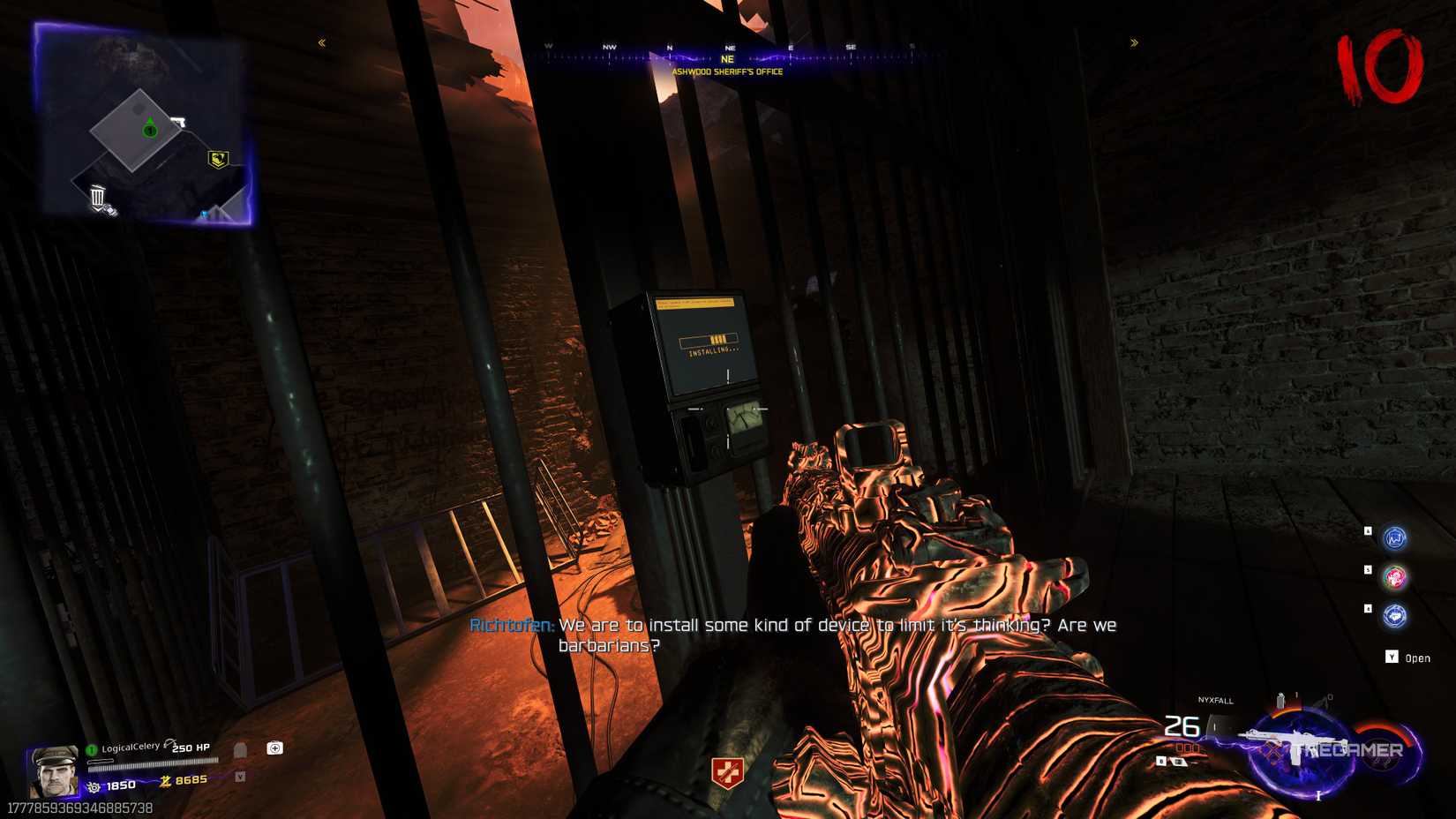
Task: Open the medkit plus icon in the HUD
Action: point(274,748)
